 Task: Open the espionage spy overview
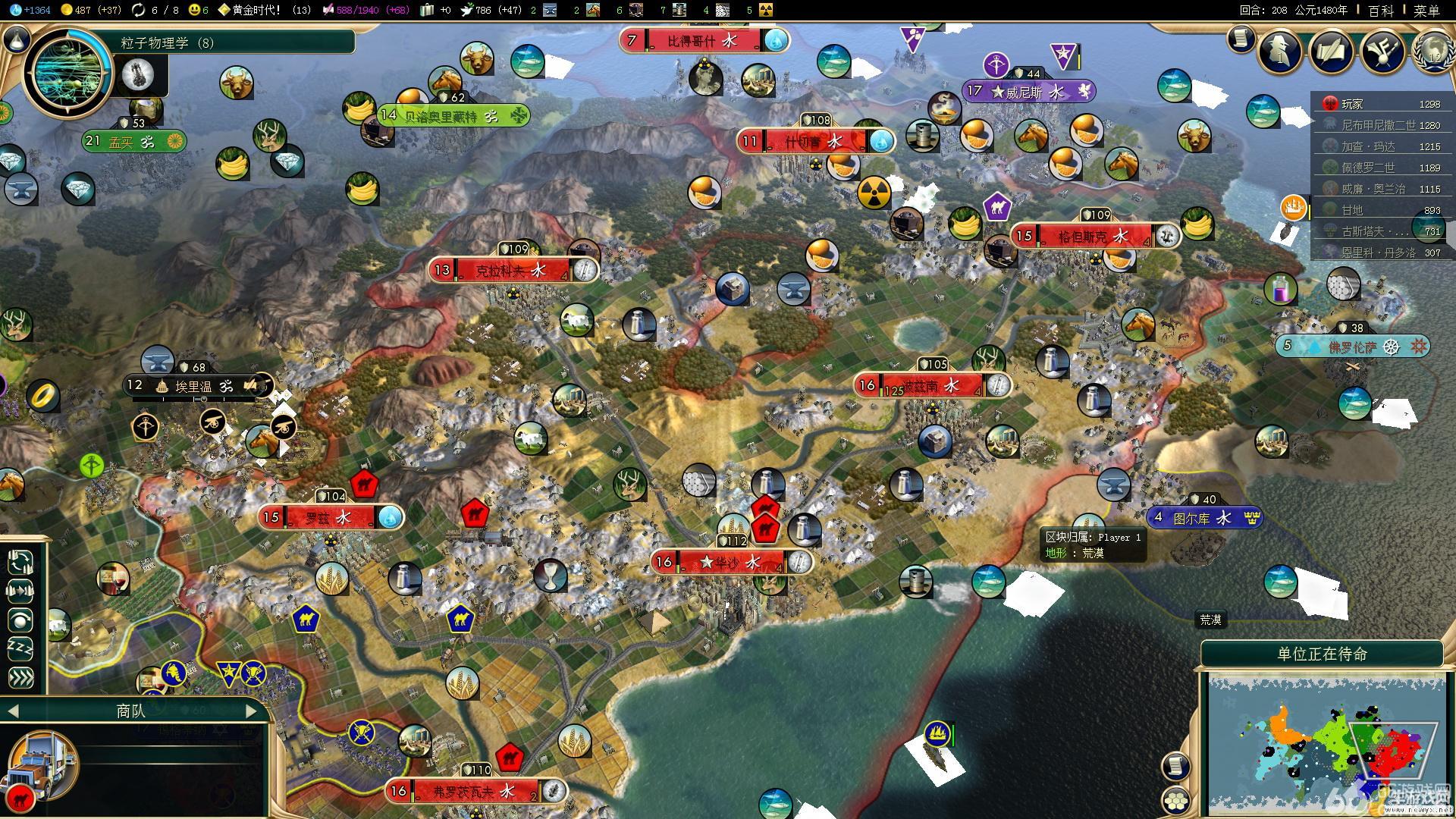pyautogui.click(x=1279, y=52)
